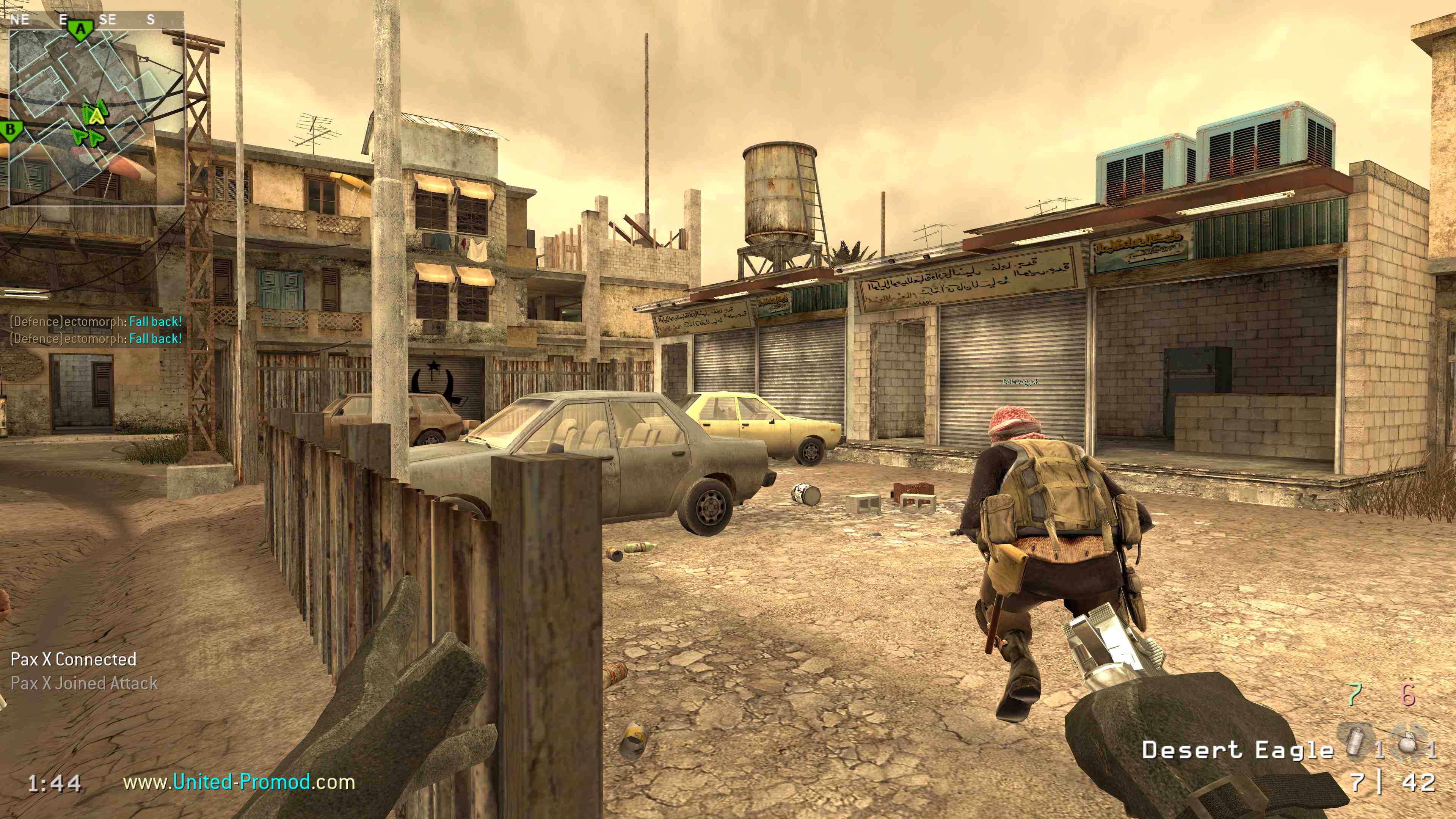Click the compass direction strip
1456x819 pixels.
(x=96, y=20)
